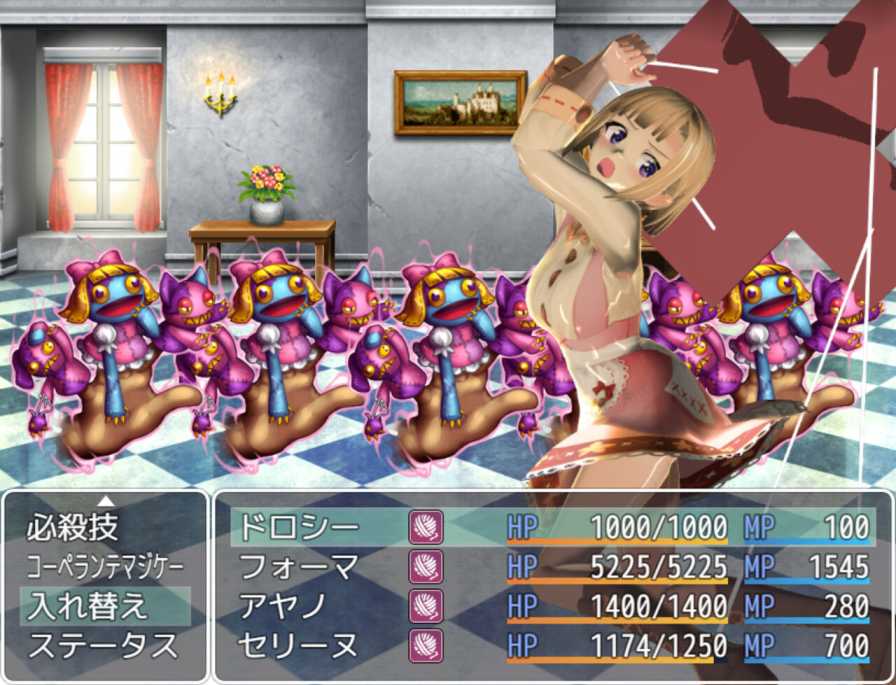Choose the コーペランテマジケー command
The width and height of the screenshot is (896, 685).
[x=105, y=567]
